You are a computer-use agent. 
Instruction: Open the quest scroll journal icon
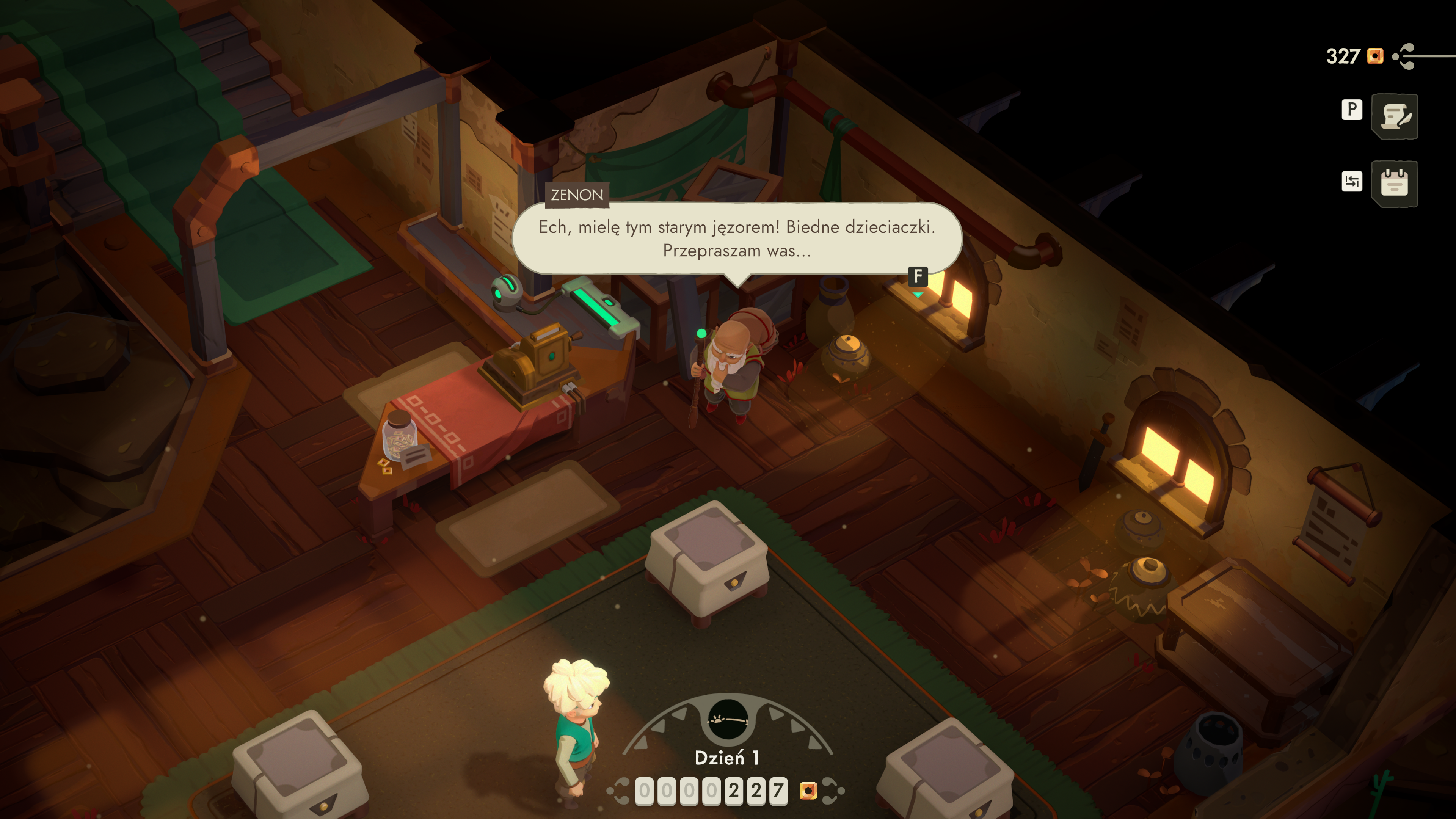tap(1394, 116)
